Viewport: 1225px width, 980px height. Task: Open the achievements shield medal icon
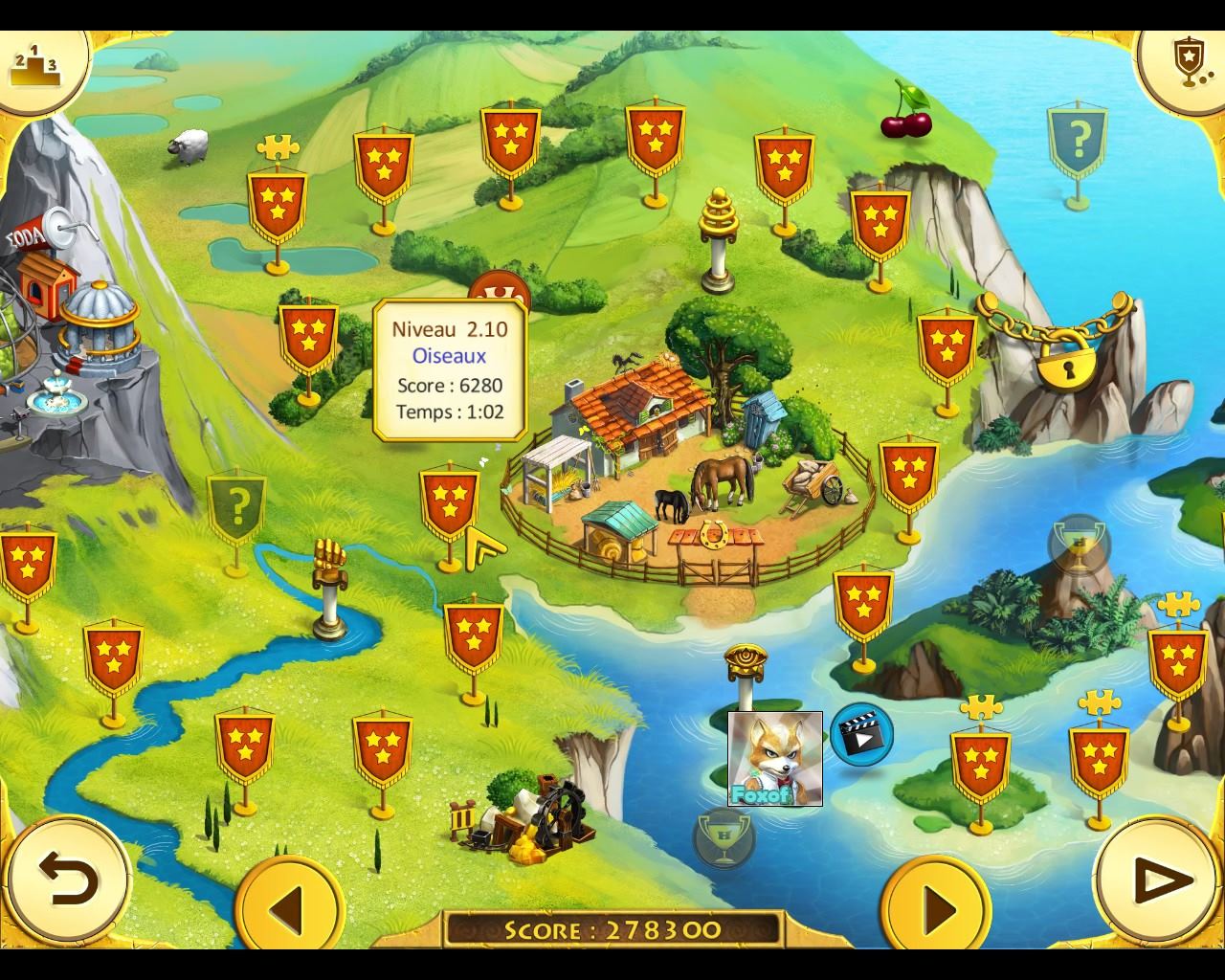coord(1188,61)
